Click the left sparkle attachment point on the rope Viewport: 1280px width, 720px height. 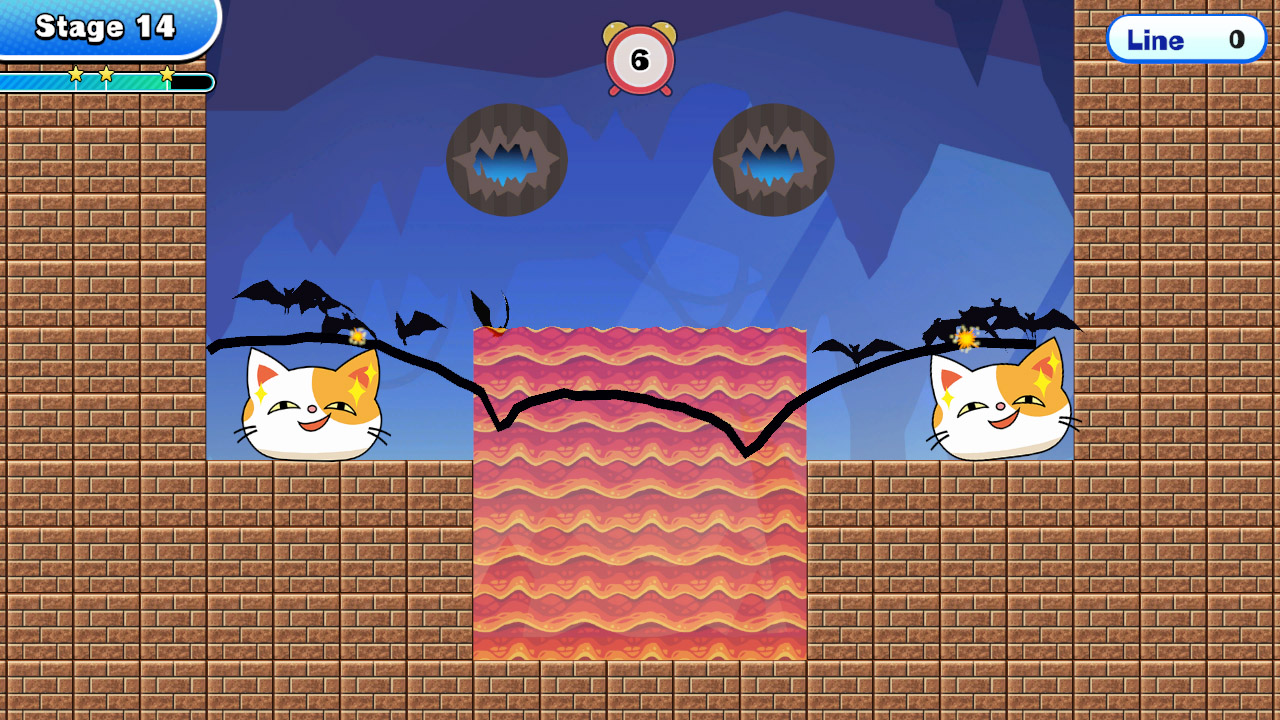point(355,338)
